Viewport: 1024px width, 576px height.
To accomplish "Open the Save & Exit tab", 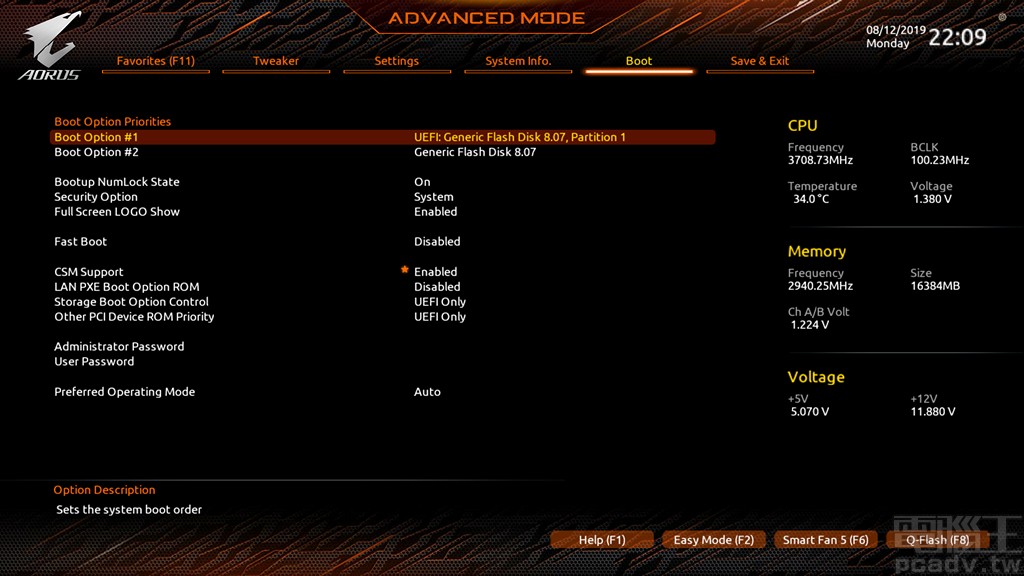I will click(759, 61).
